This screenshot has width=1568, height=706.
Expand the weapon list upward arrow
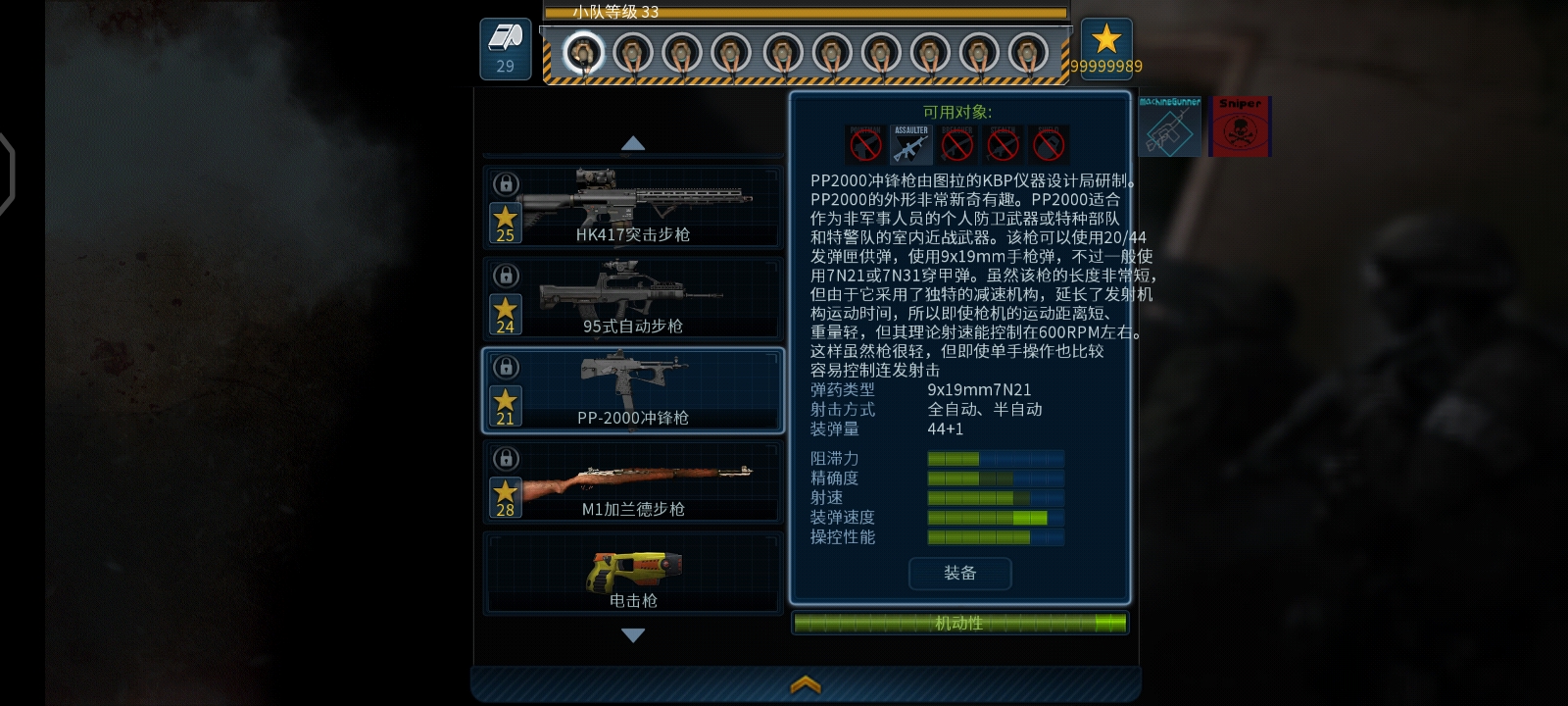[x=632, y=143]
